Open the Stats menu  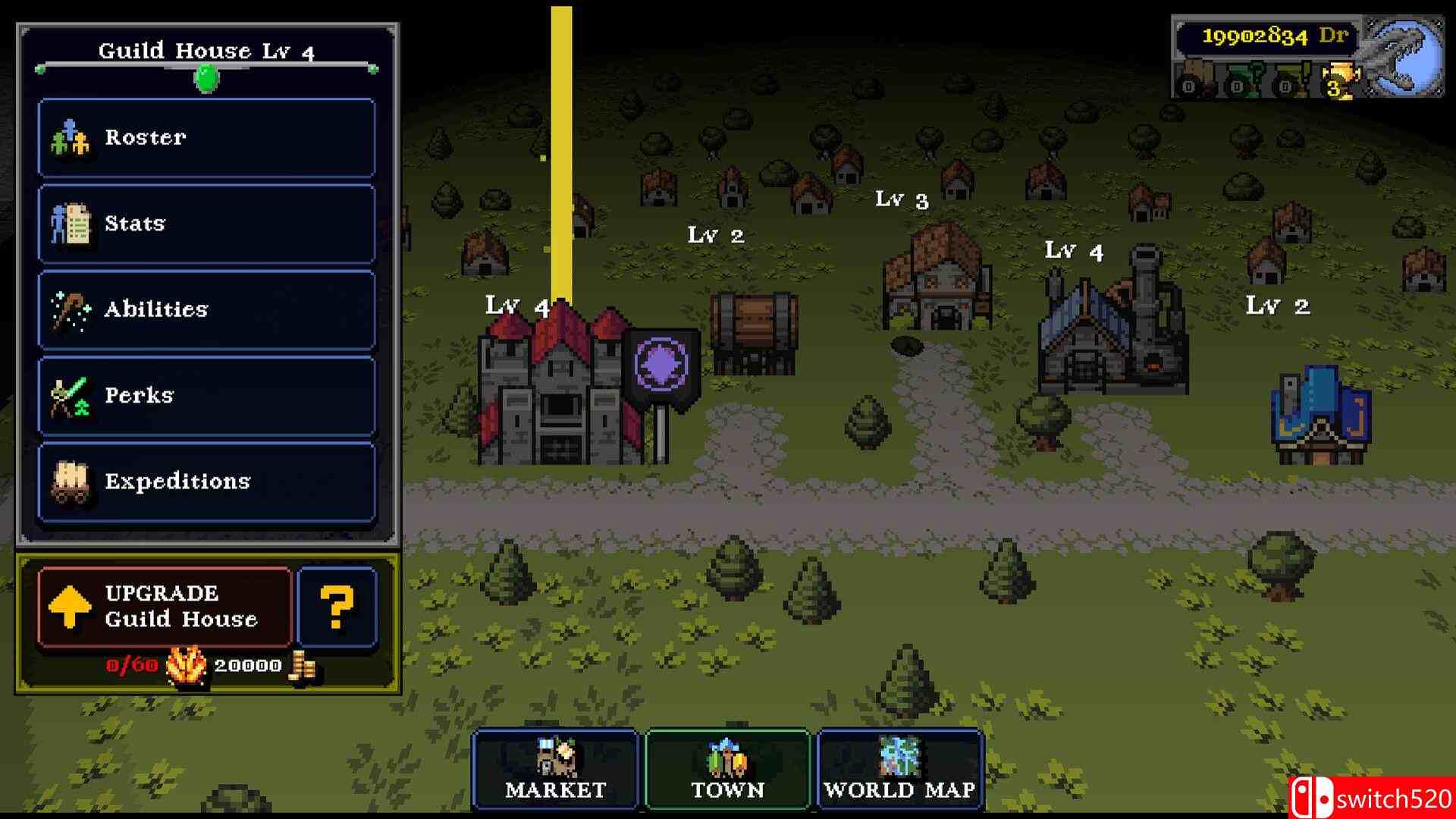(x=206, y=224)
